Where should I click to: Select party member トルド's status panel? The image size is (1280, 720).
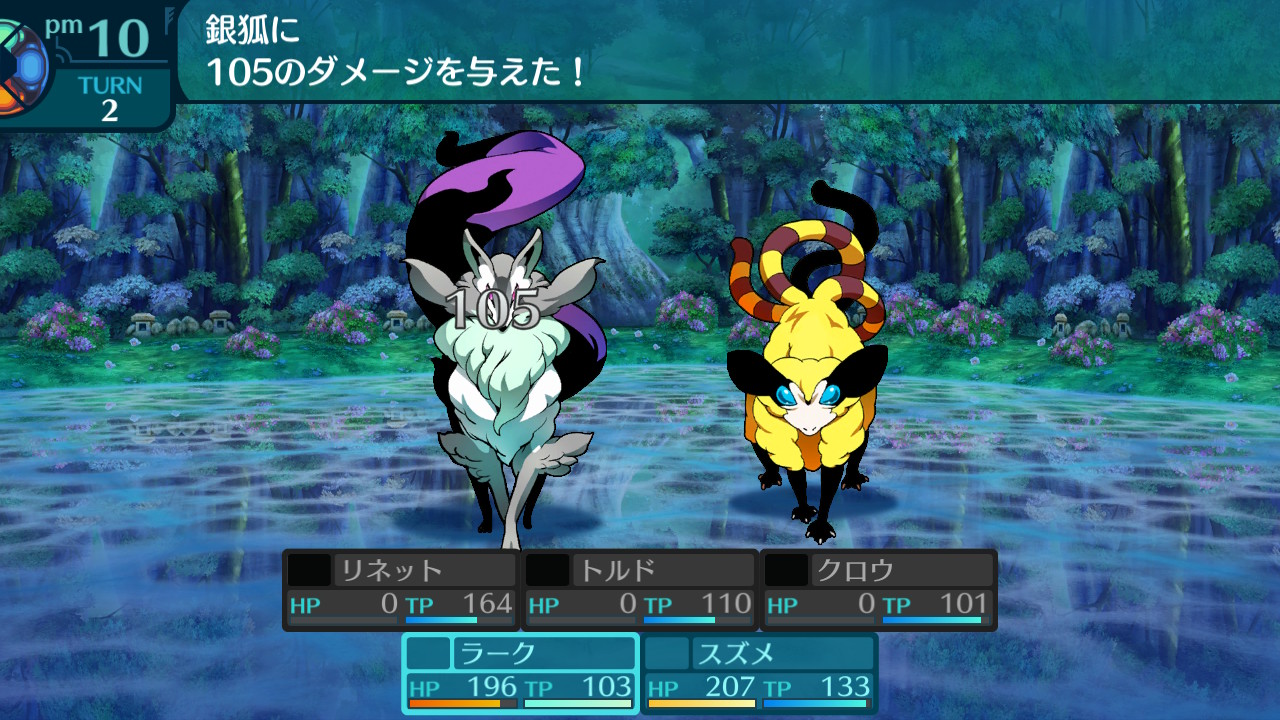tap(639, 589)
